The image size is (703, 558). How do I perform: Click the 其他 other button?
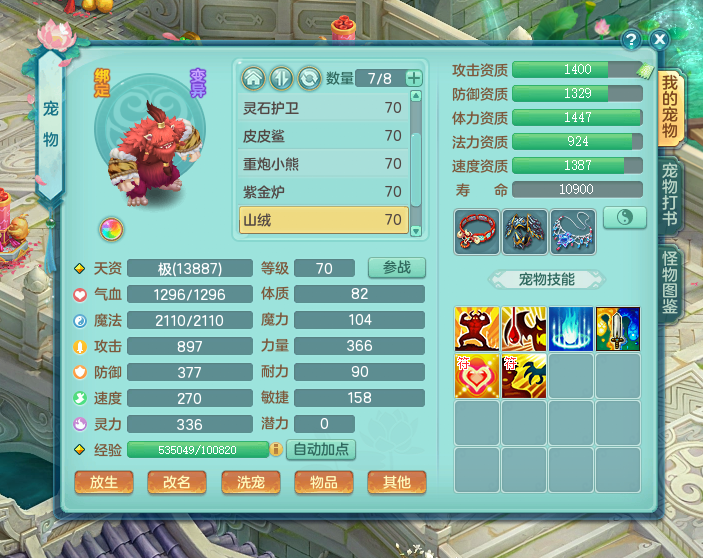click(x=396, y=482)
